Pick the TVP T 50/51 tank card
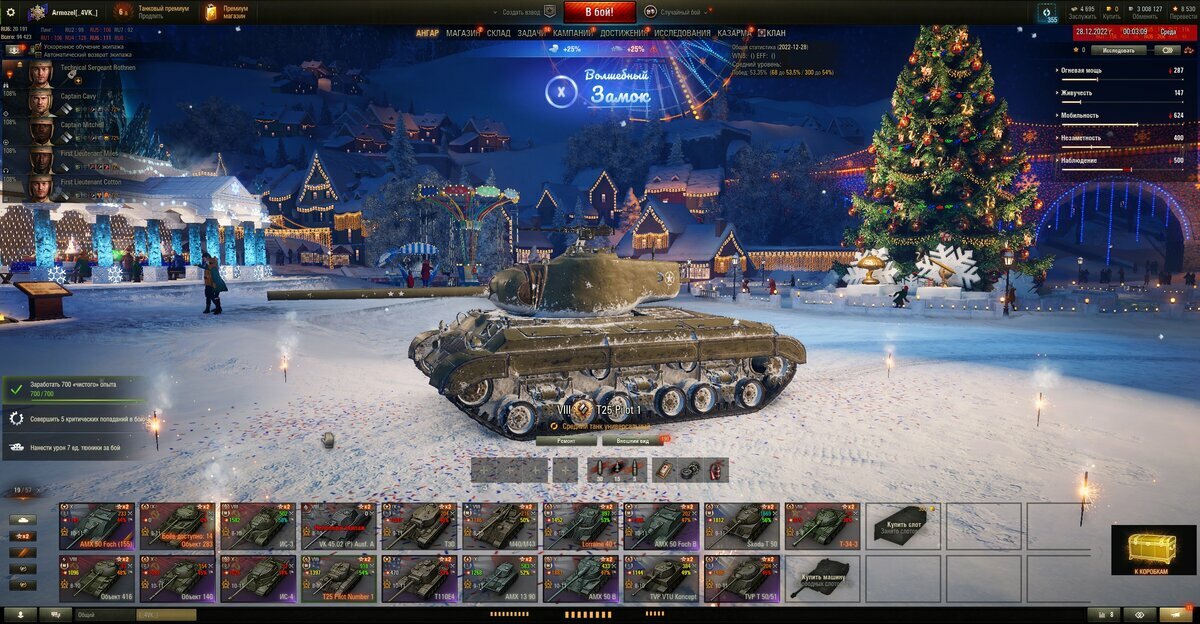The width and height of the screenshot is (1200, 624). tap(742, 580)
